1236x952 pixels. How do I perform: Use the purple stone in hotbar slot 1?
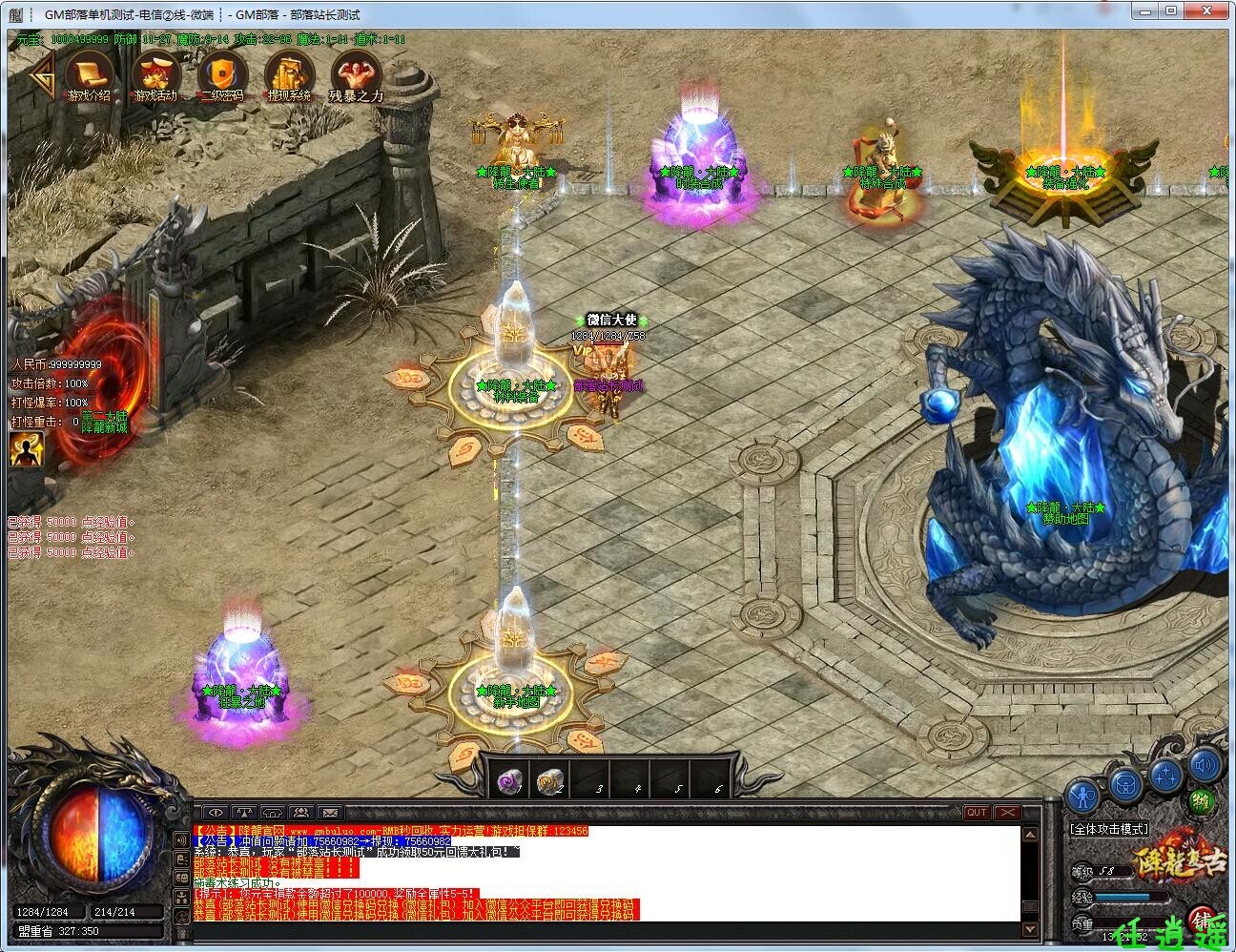pyautogui.click(x=508, y=782)
